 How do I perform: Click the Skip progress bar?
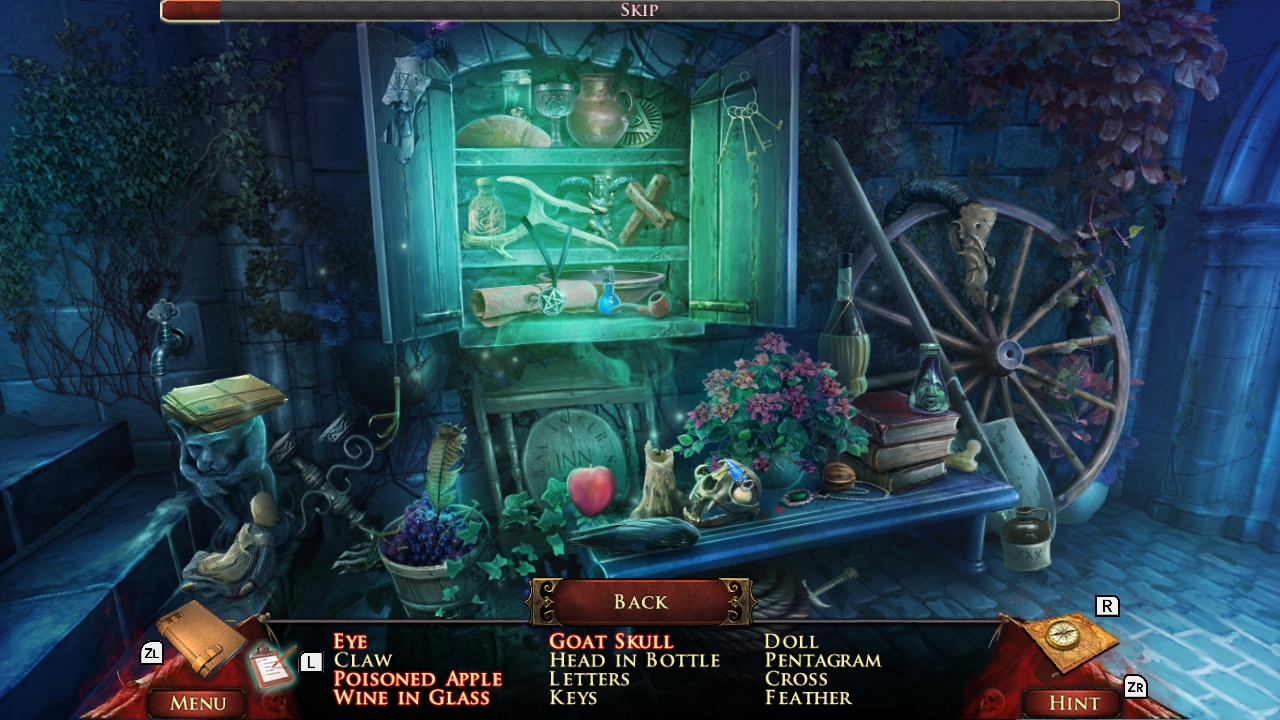tap(640, 12)
